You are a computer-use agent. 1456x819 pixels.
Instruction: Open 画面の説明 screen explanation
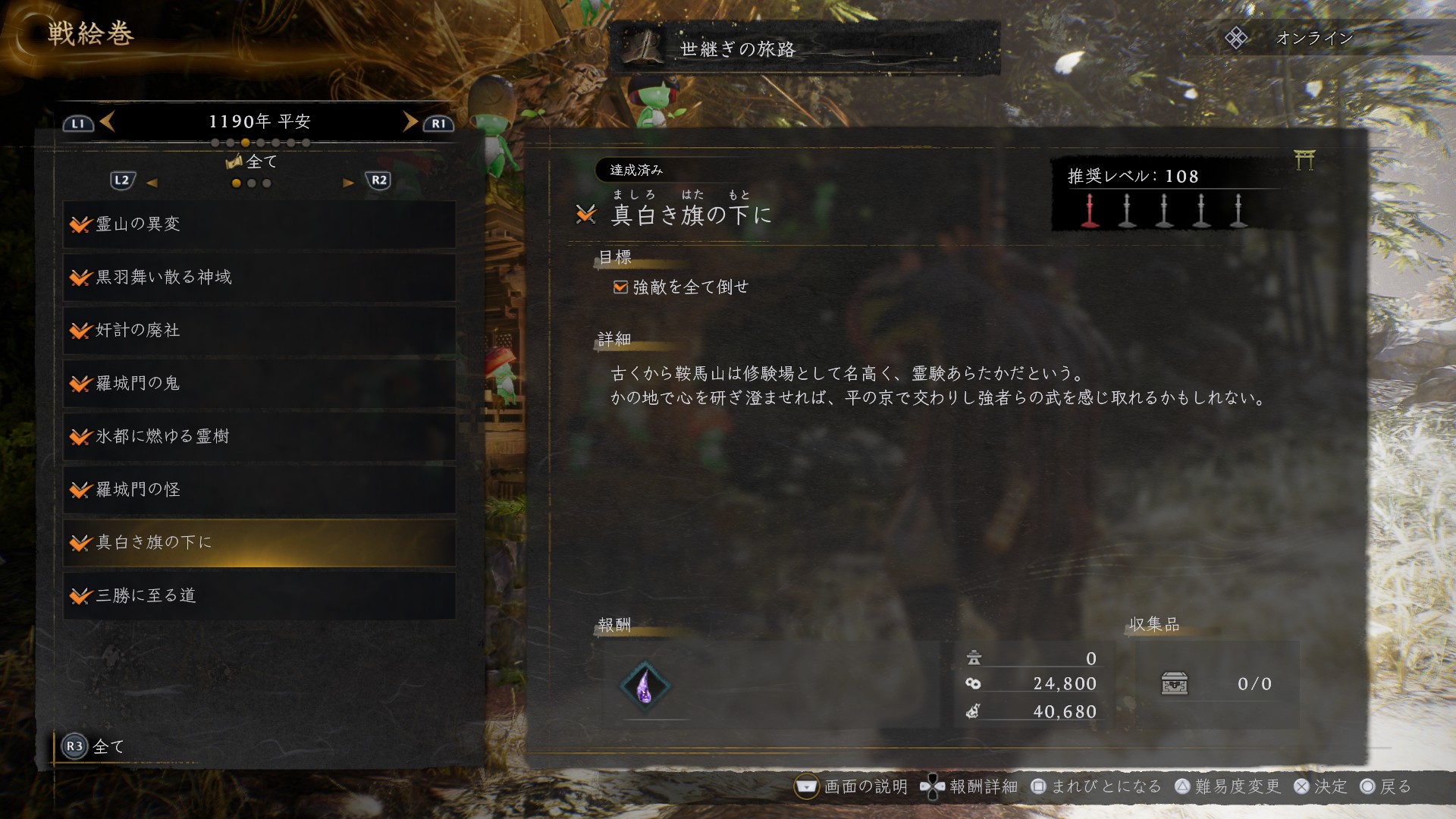tap(851, 787)
